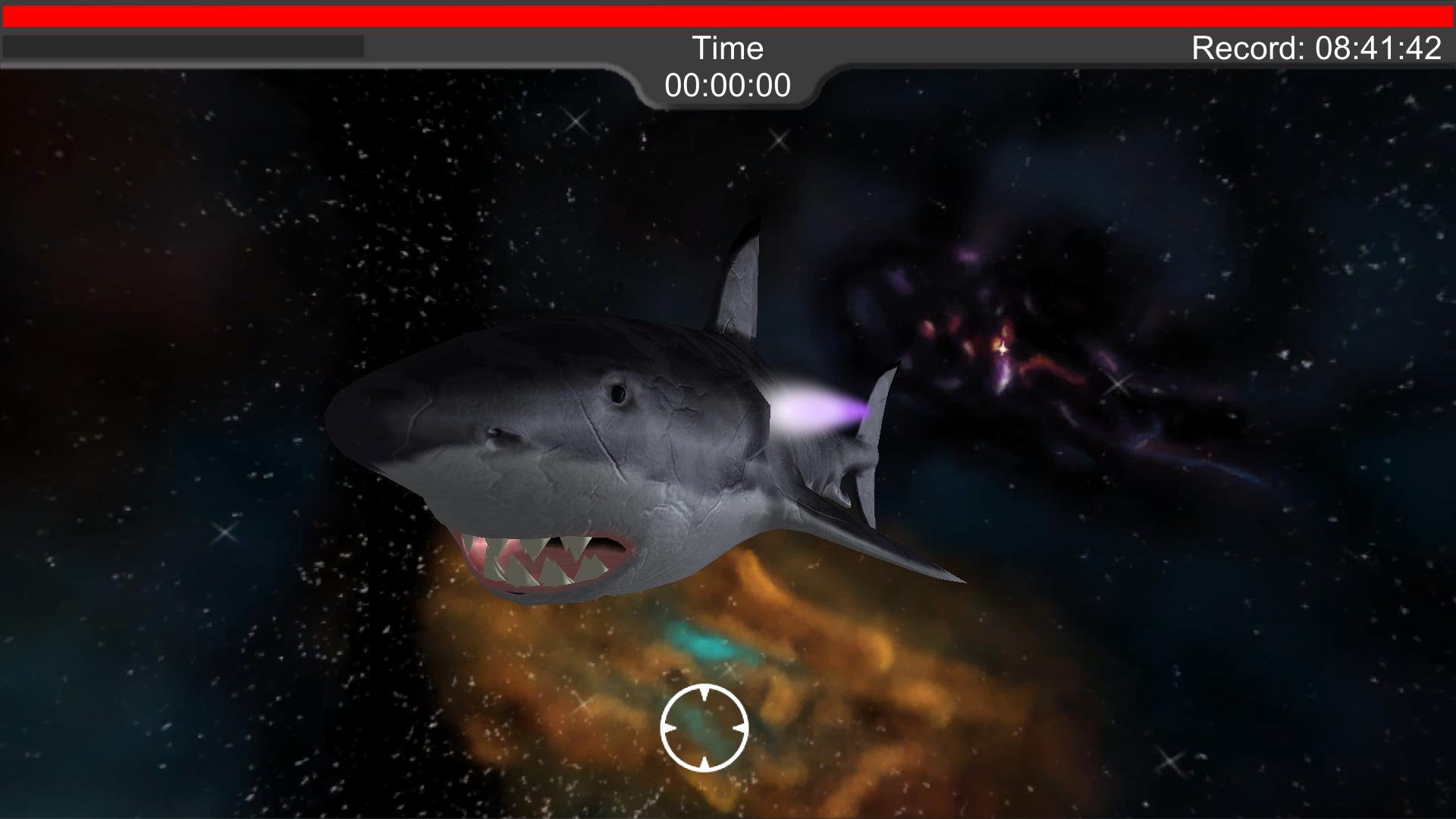Click the targeting reticle crosshair
This screenshot has height=819, width=1456.
pos(704,728)
